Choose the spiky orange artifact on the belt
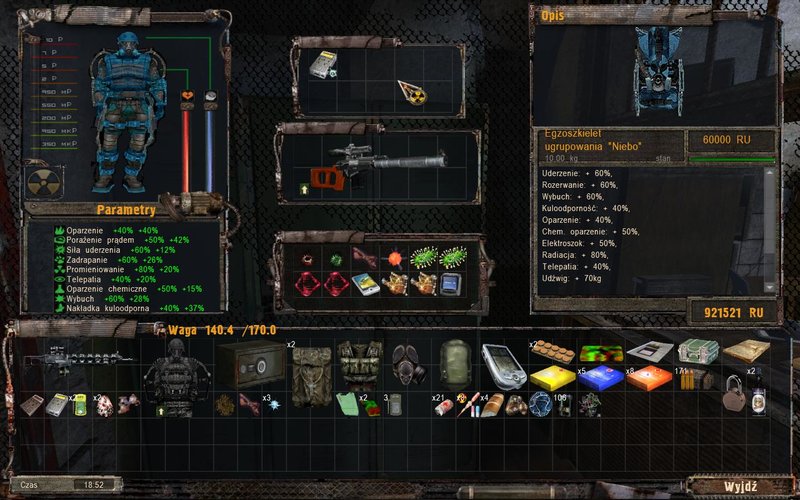Viewport: 800px width, 500px height. tap(392, 258)
